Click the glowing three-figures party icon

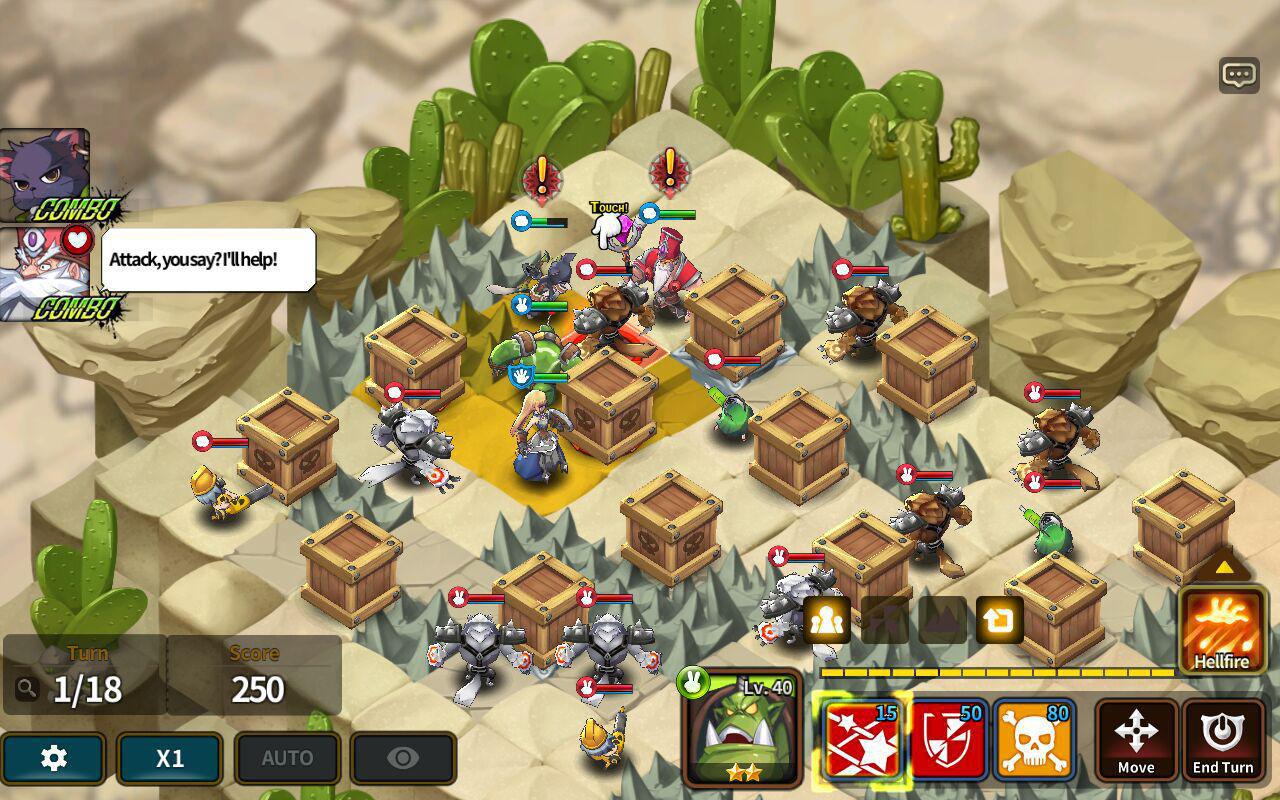coord(826,620)
